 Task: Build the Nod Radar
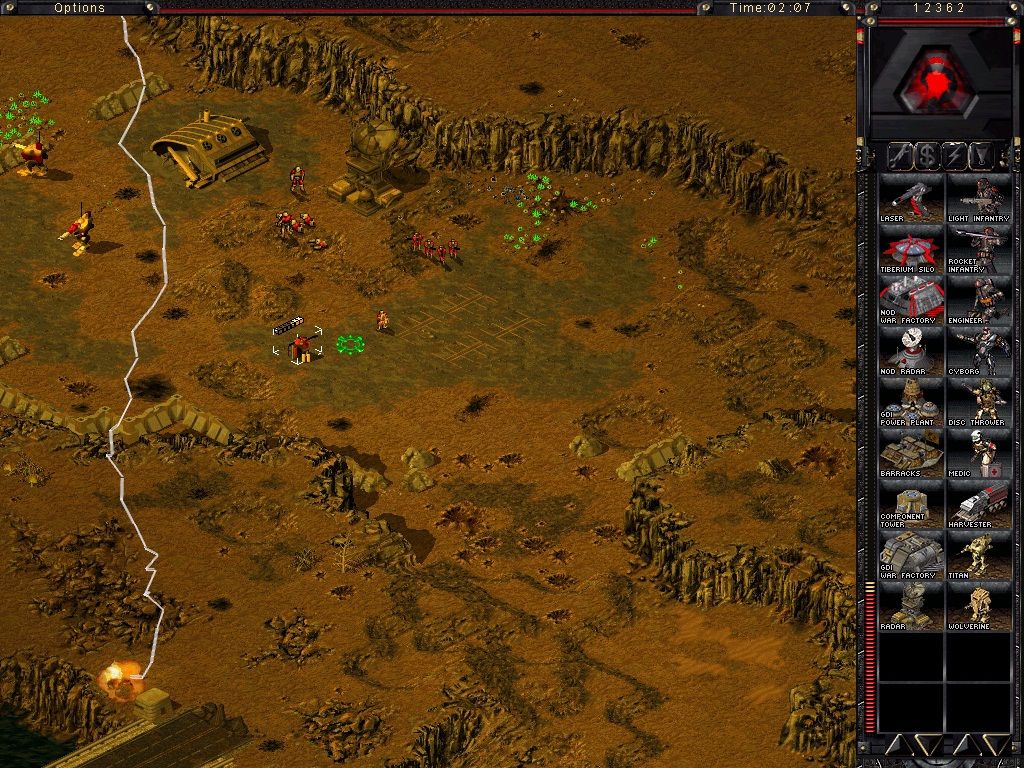coord(911,352)
